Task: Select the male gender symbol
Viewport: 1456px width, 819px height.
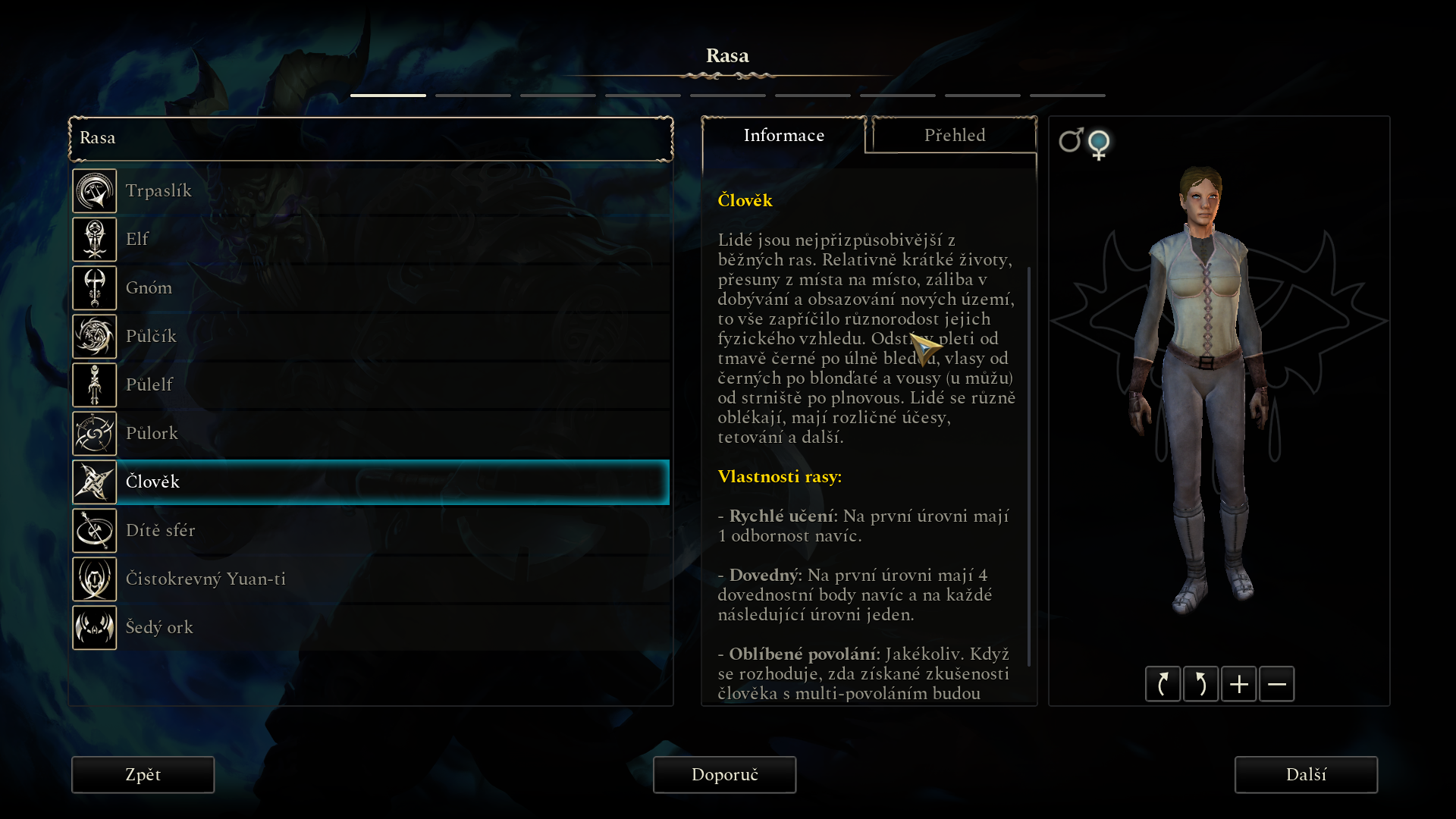Action: pos(1070,141)
